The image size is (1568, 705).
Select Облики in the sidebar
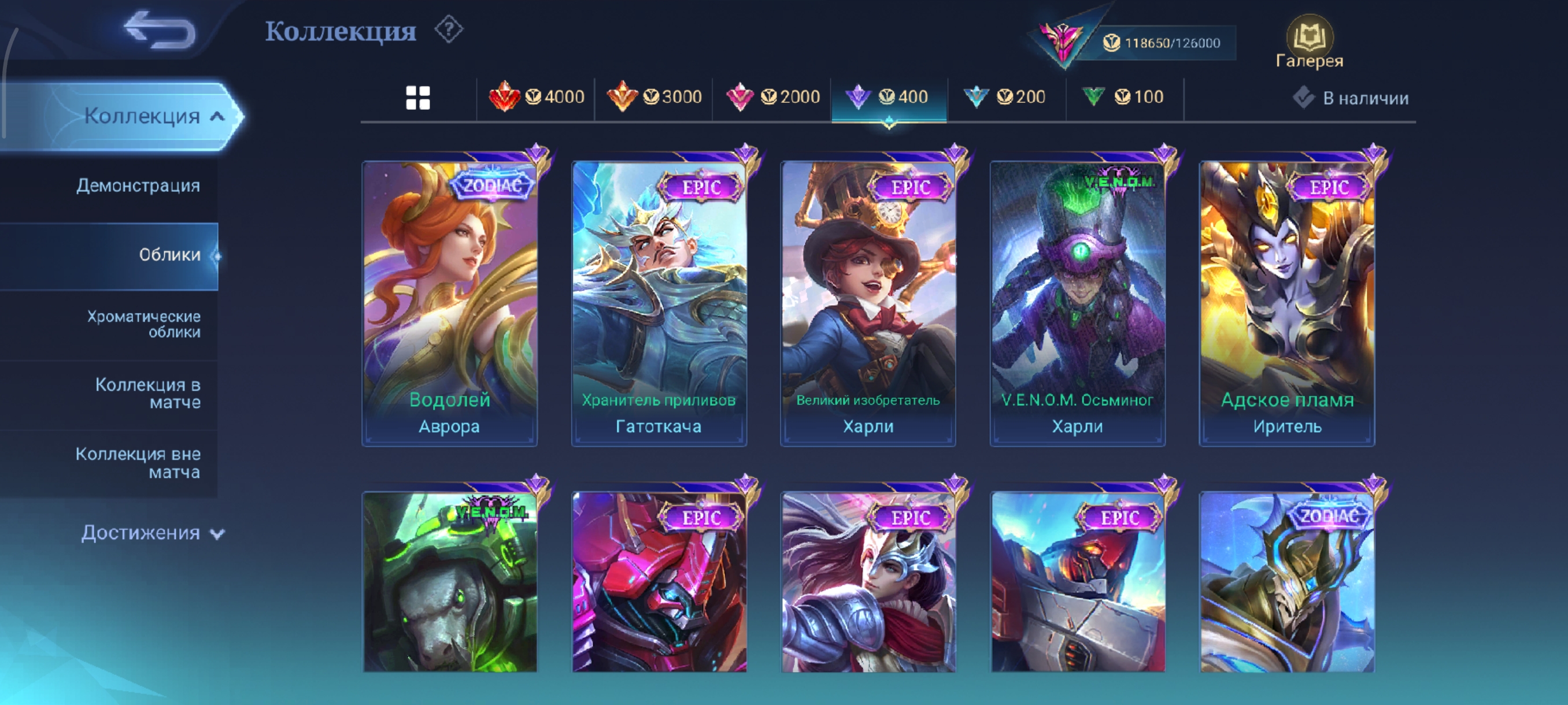(x=169, y=255)
